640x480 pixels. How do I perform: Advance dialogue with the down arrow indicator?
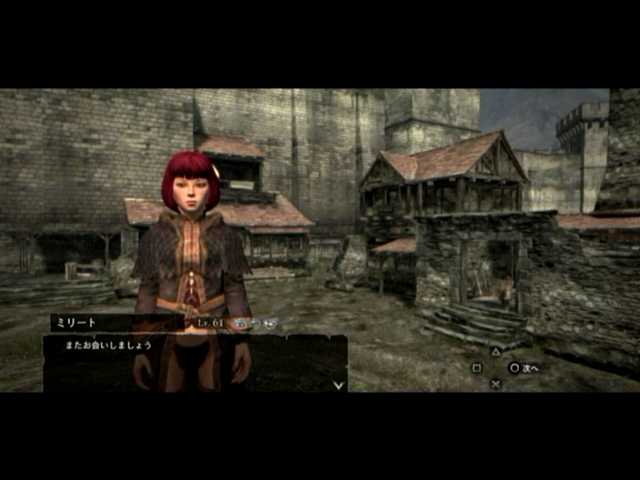point(339,383)
